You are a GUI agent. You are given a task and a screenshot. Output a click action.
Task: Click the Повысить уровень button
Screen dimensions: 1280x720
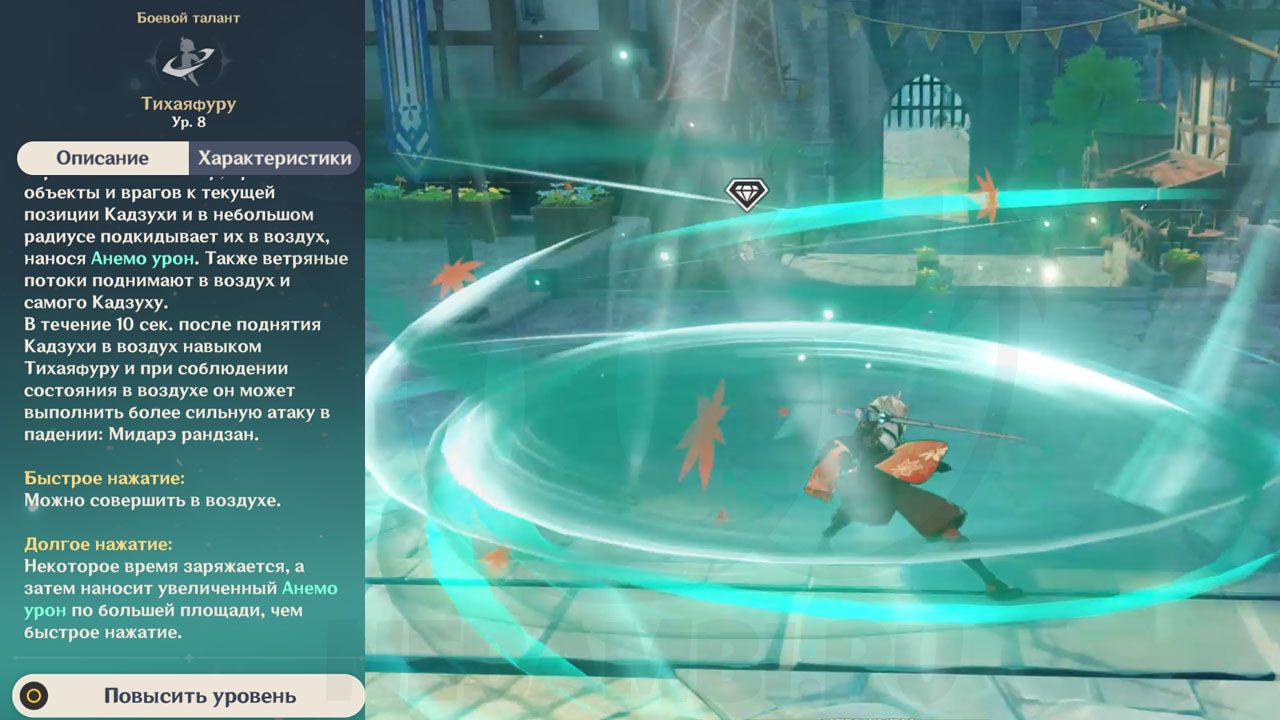click(188, 696)
